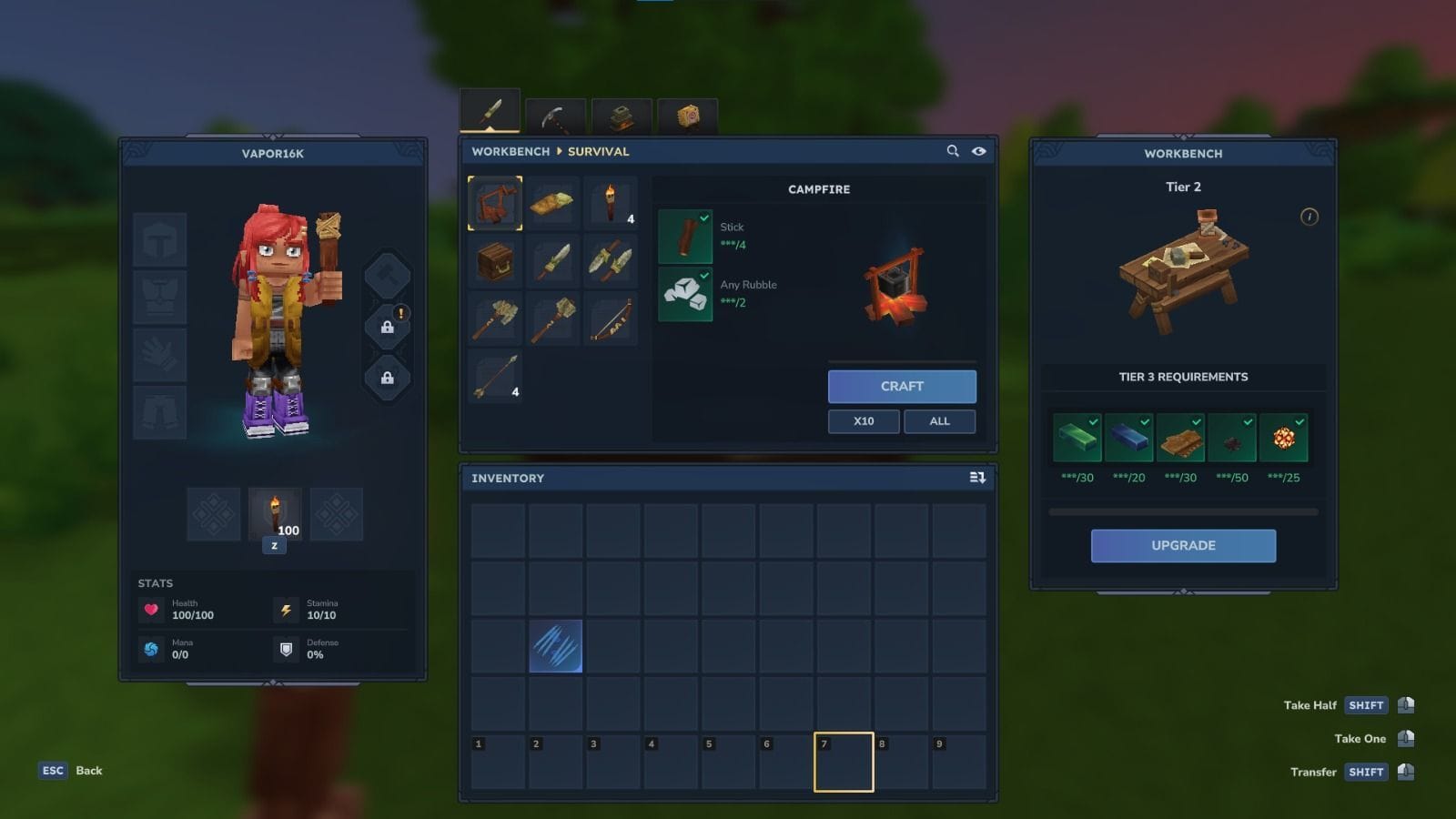
Task: Select the wooden Chest recipe icon
Action: tap(494, 261)
